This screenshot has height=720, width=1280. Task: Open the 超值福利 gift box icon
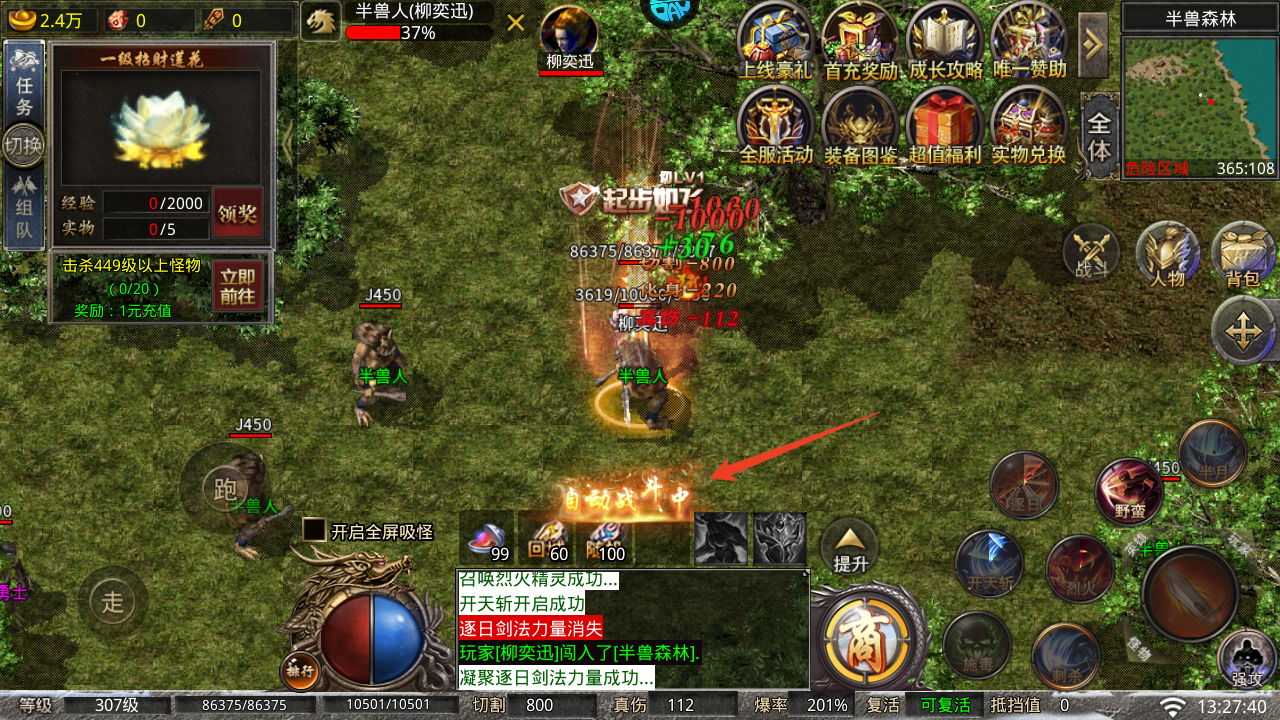(944, 125)
